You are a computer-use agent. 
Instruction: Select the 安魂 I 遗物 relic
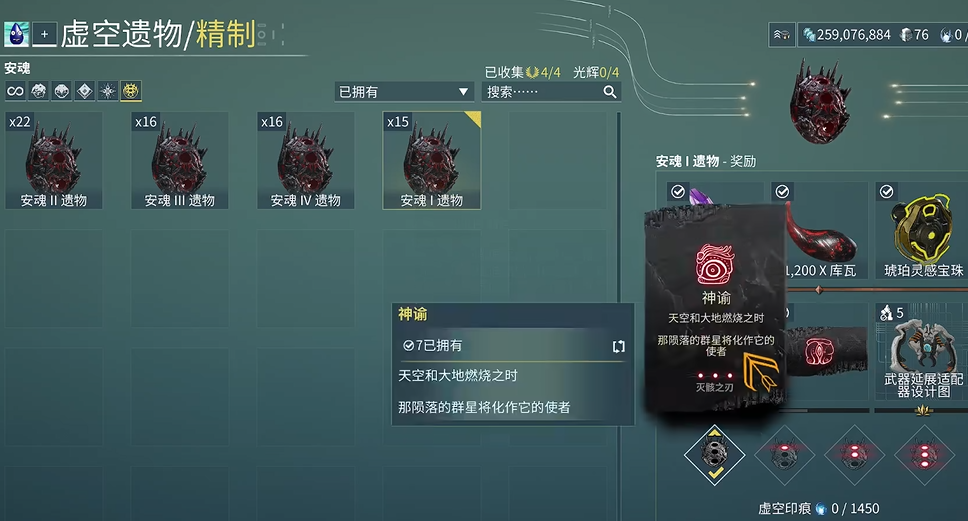pyautogui.click(x=431, y=160)
